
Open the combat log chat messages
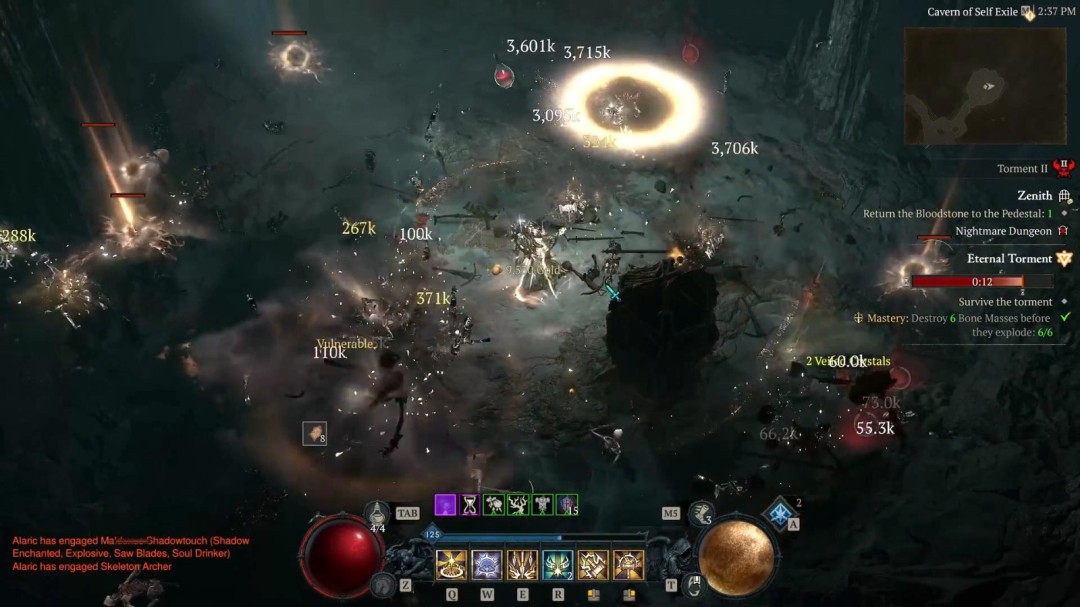pos(130,553)
